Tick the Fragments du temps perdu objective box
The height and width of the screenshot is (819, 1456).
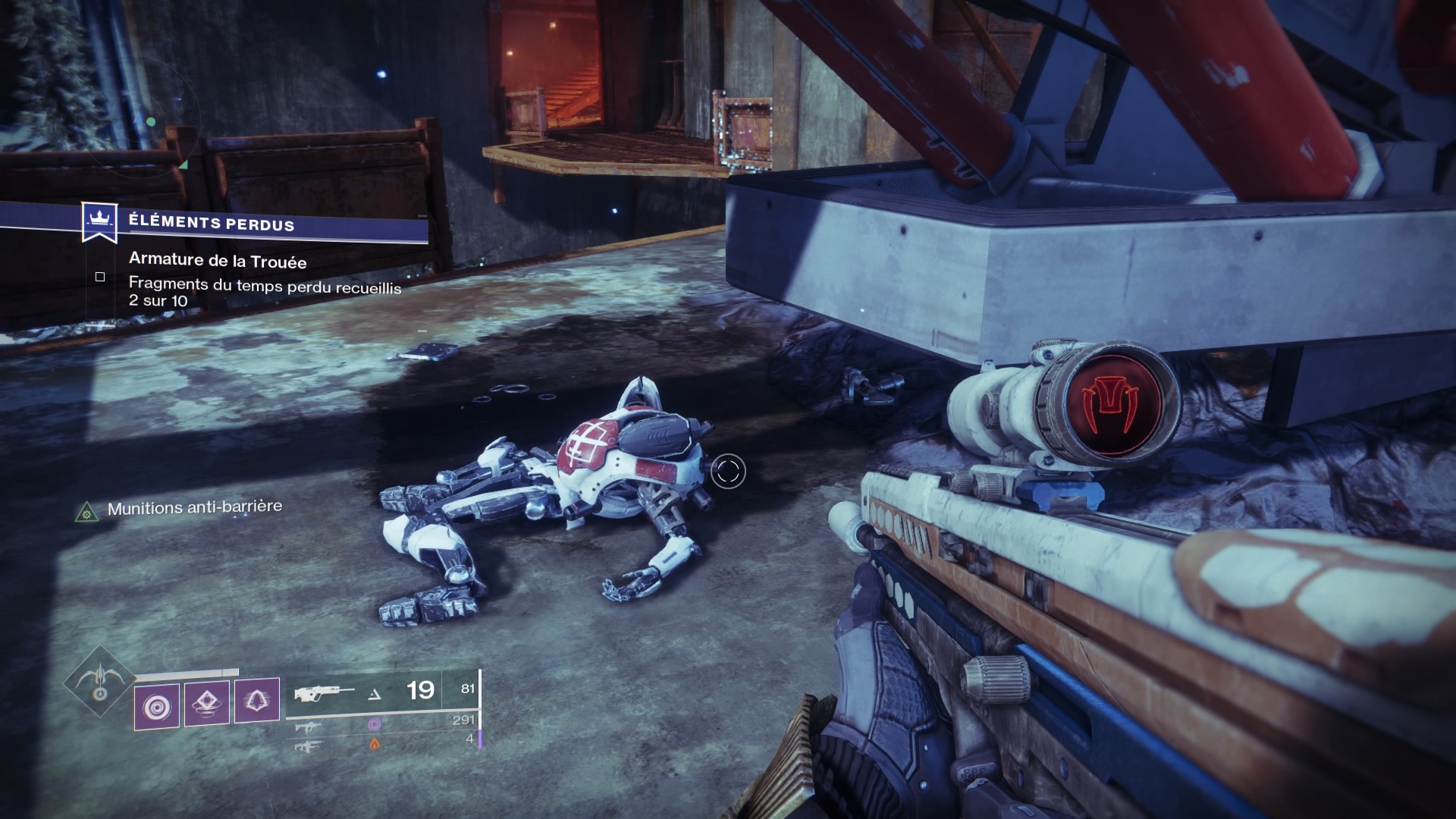[100, 277]
